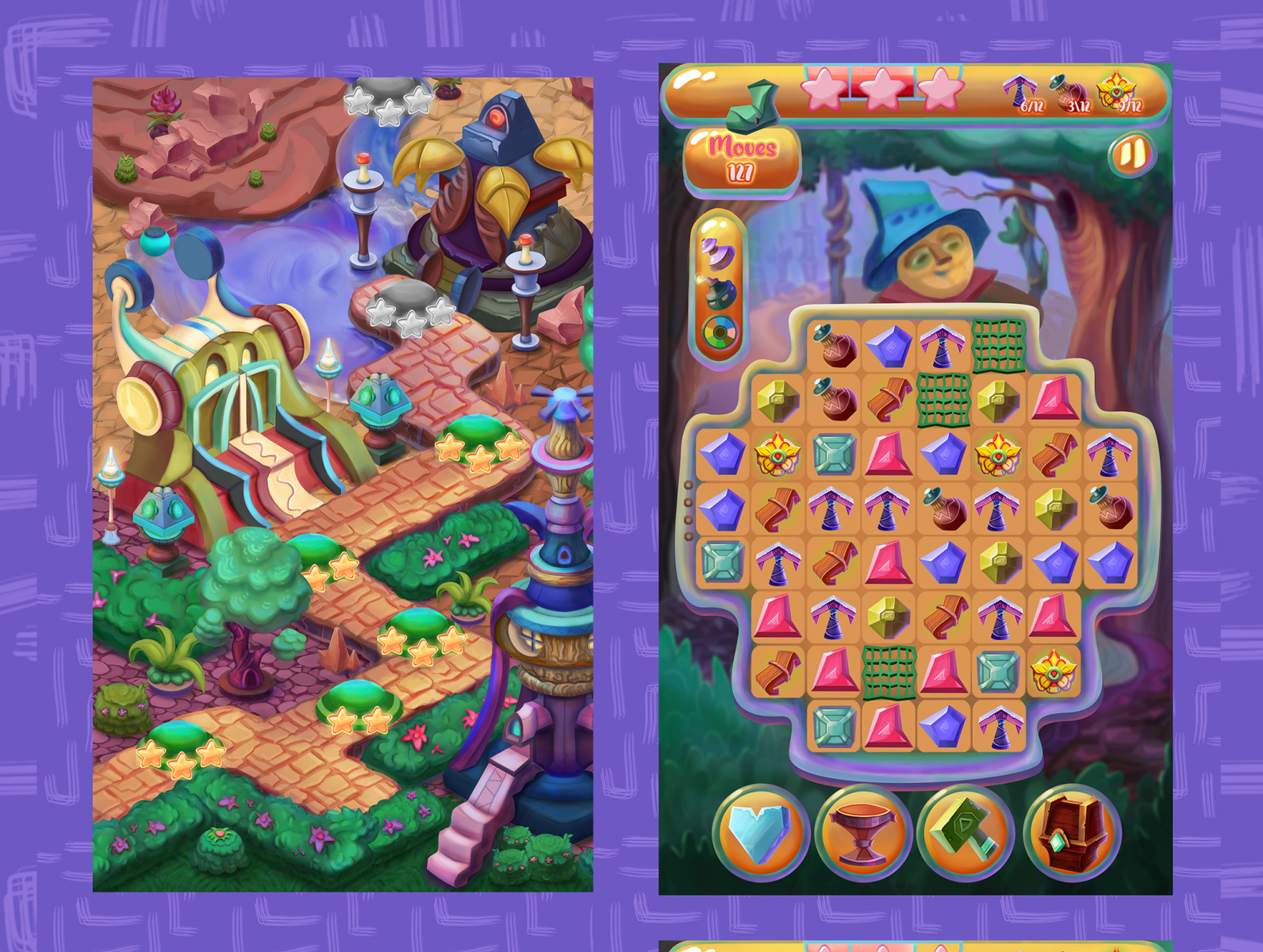Use the hammer booster at bottom
The height and width of the screenshot is (952, 1263).
click(x=962, y=831)
